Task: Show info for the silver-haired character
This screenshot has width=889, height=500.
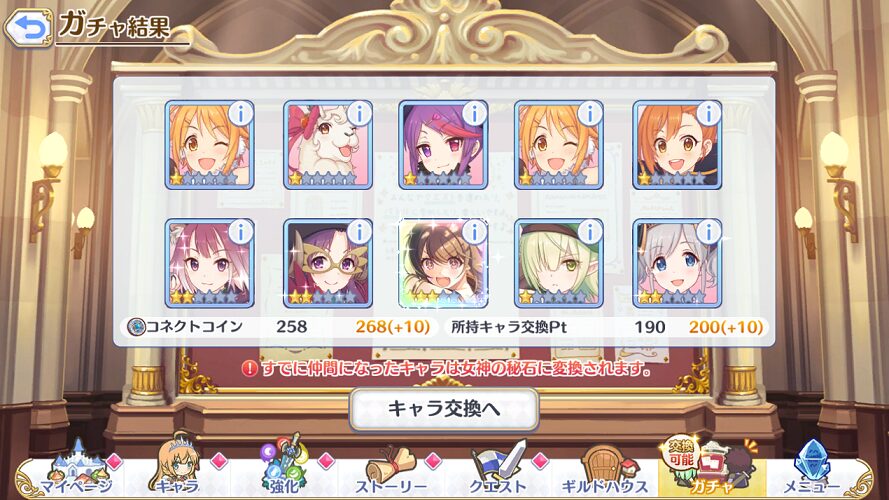Action: tap(707, 232)
